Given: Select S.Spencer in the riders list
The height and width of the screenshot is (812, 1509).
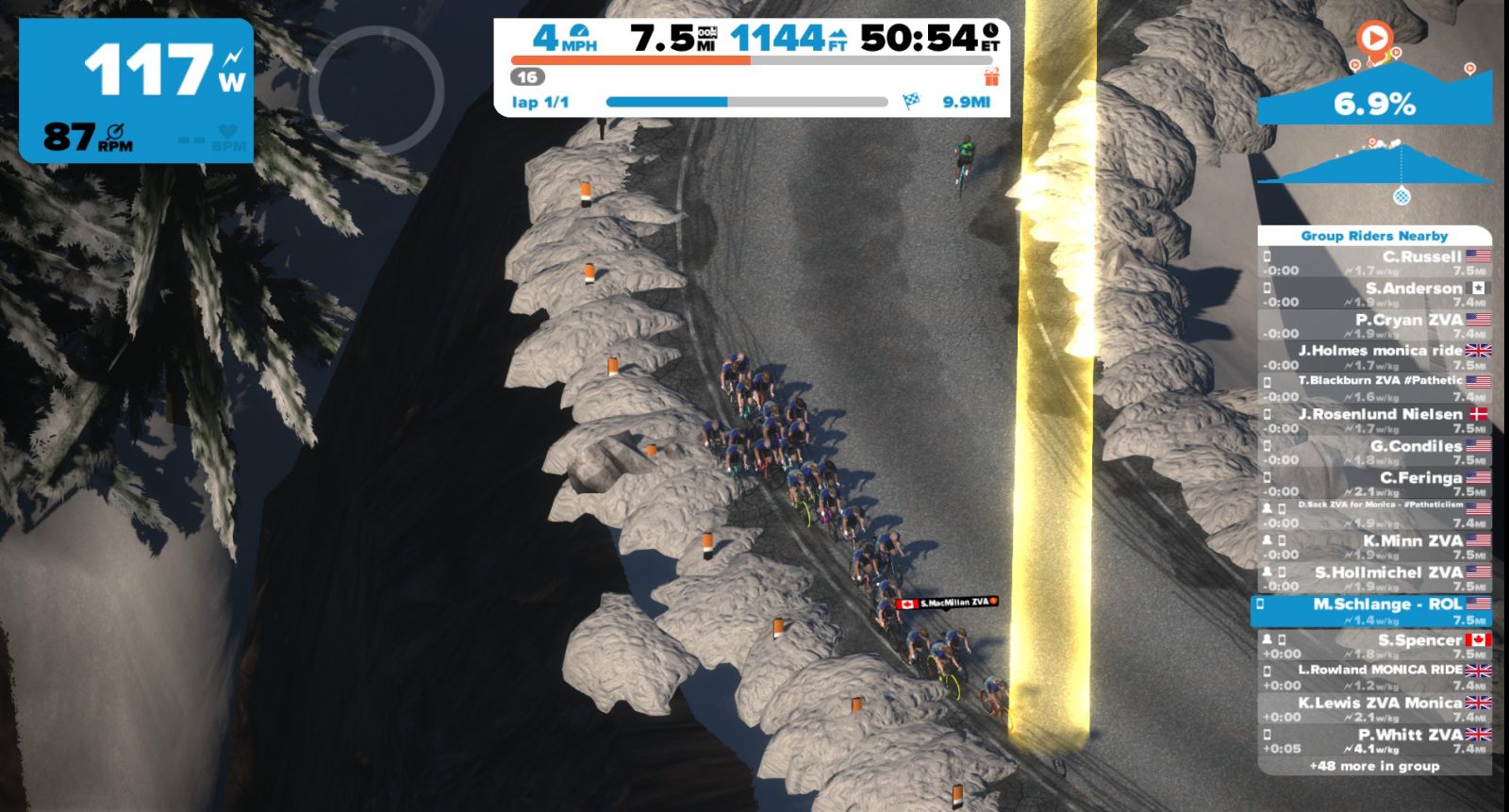Looking at the screenshot, I should pos(1375,646).
